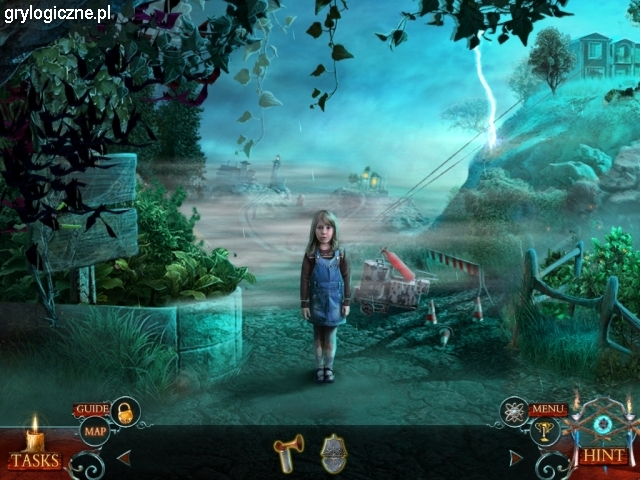640x480 pixels.
Task: Open the game Menu
Action: (548, 409)
